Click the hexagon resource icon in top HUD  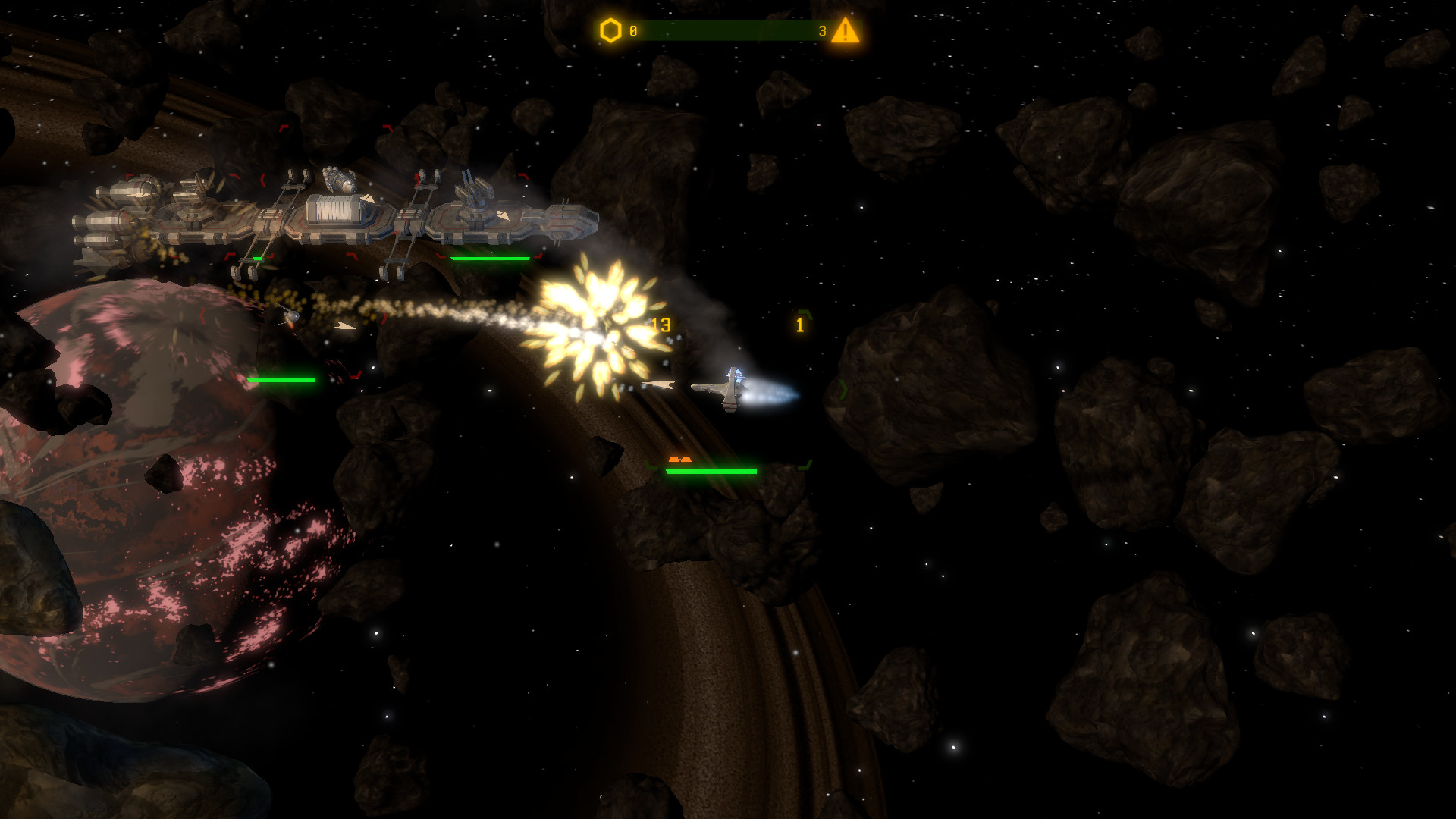coord(609,30)
